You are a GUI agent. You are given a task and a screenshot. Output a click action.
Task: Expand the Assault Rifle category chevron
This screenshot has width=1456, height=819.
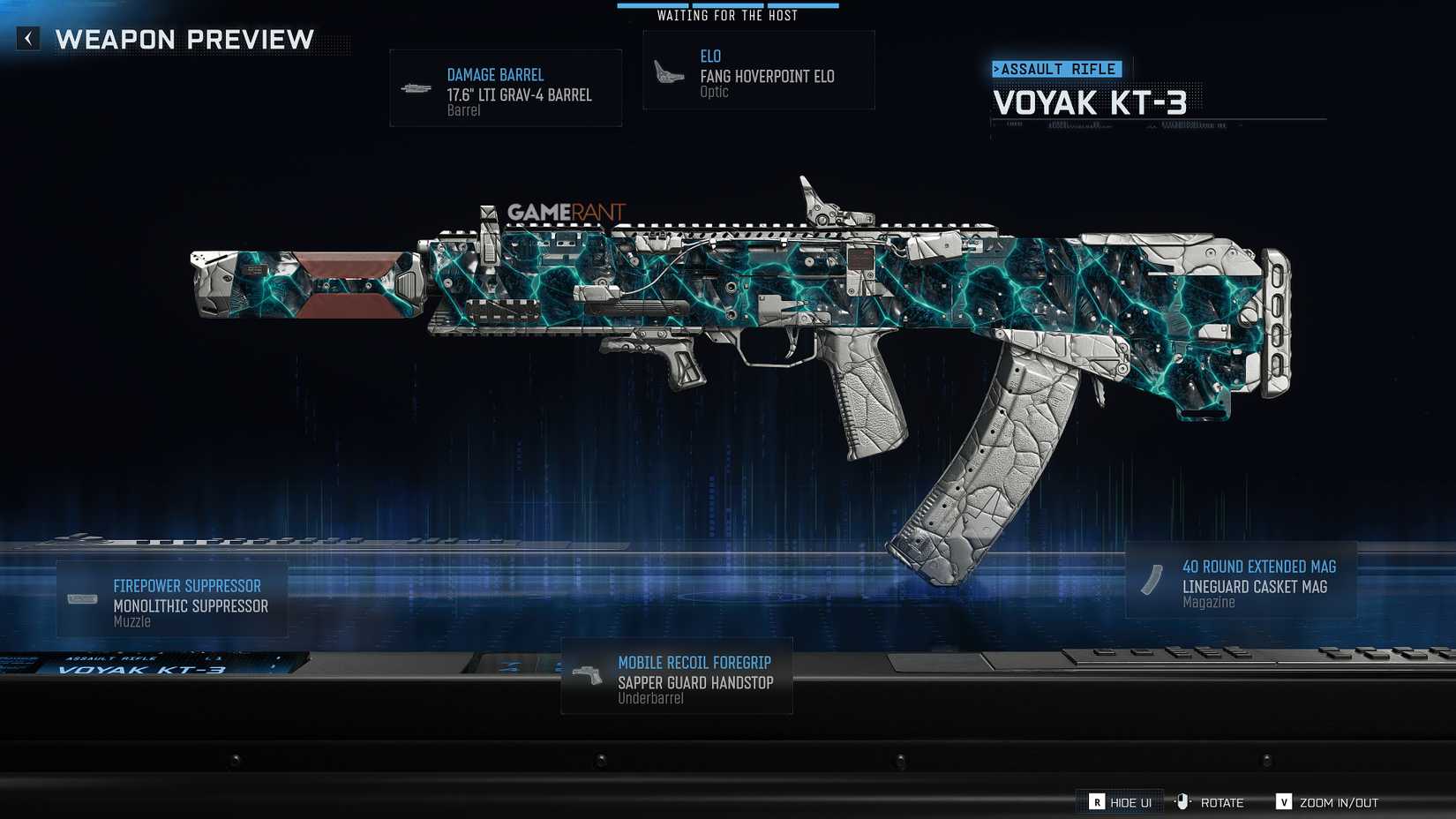(x=999, y=68)
